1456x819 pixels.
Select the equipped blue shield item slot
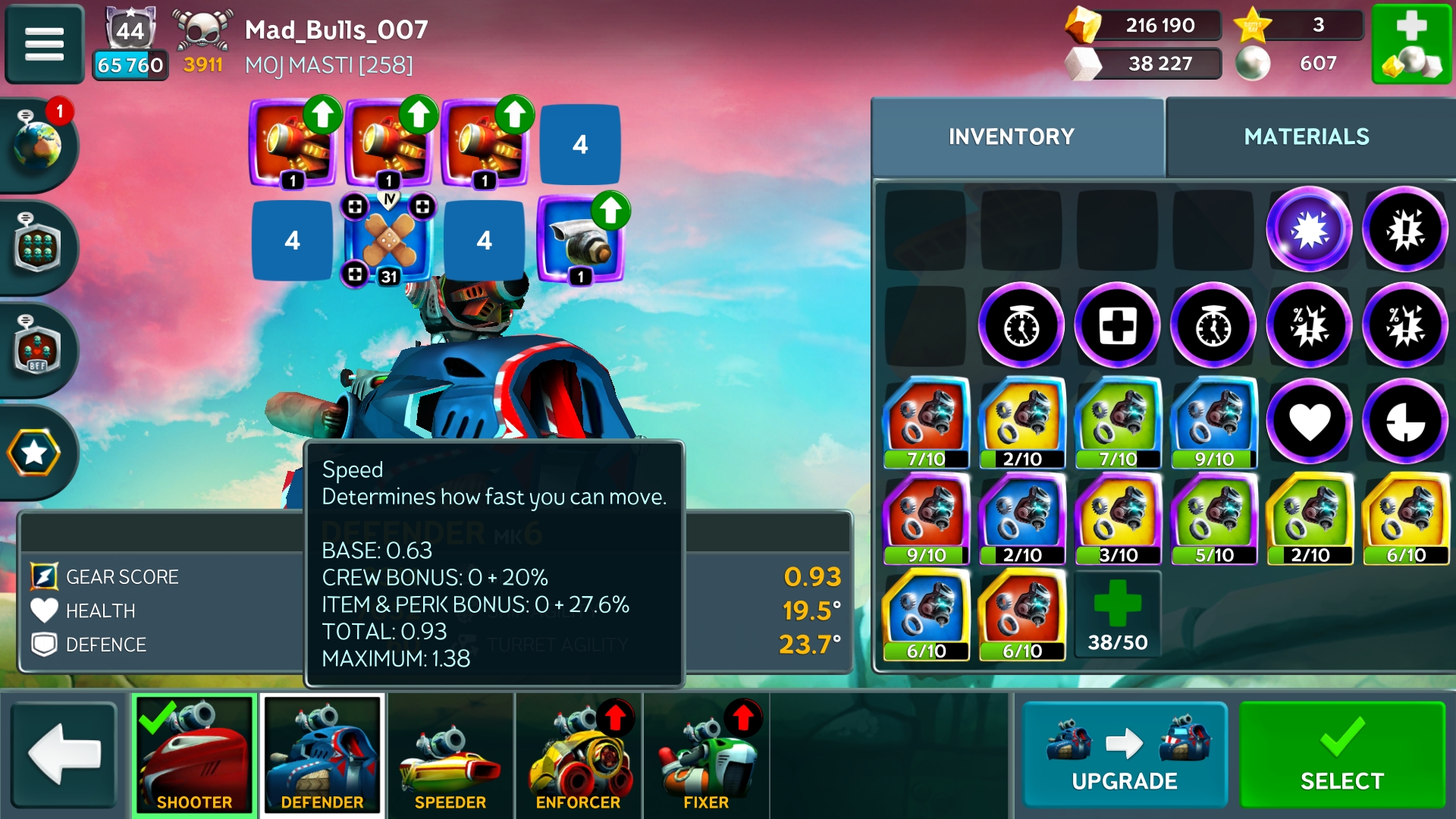point(580,241)
